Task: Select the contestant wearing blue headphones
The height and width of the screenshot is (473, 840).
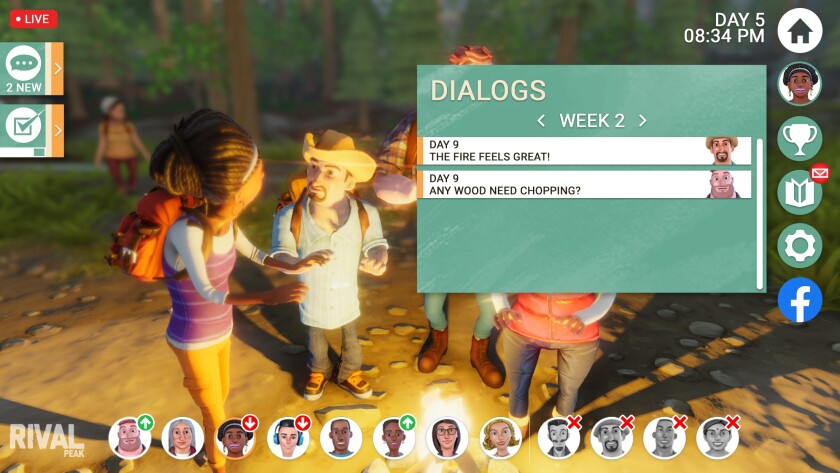Action: coord(288,437)
